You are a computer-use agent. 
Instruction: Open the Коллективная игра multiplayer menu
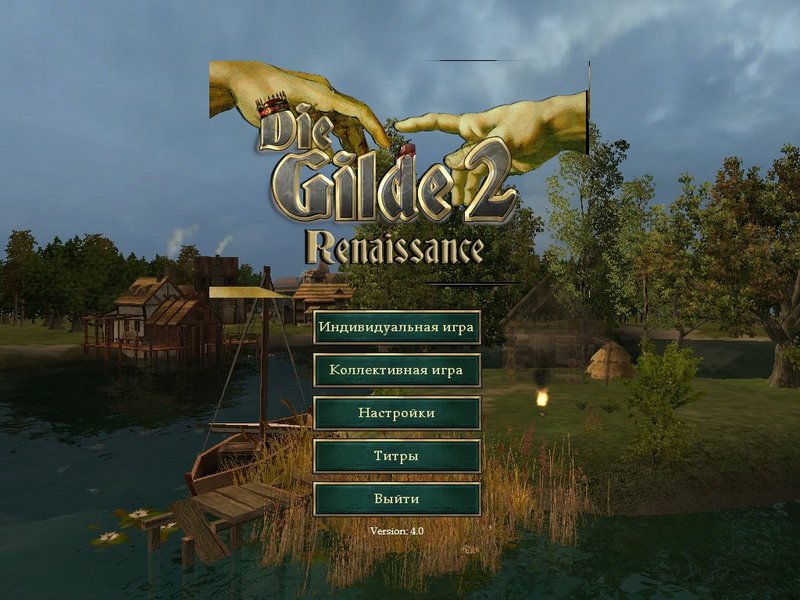[397, 370]
